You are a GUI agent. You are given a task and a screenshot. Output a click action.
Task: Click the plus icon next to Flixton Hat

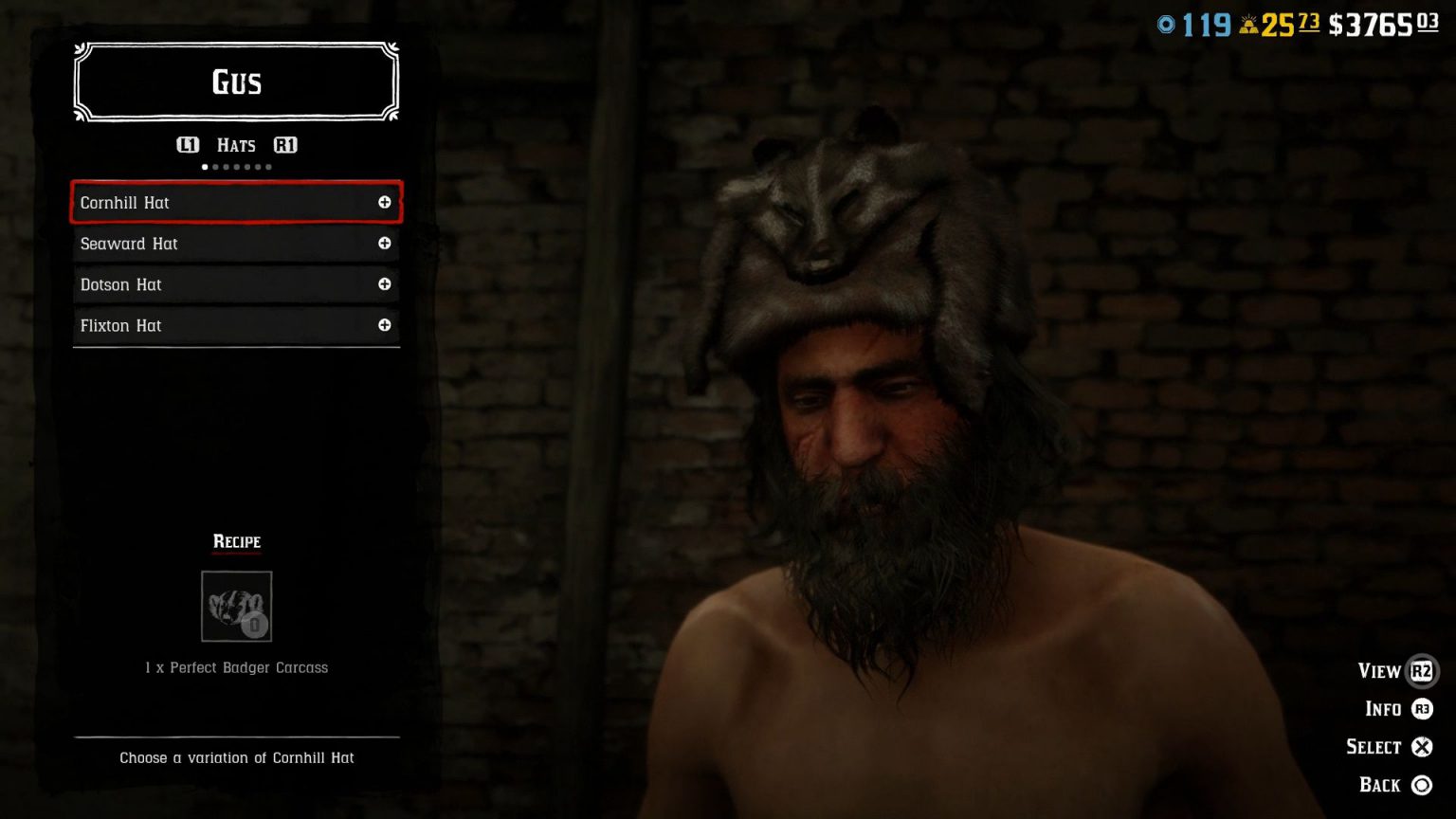pos(385,325)
